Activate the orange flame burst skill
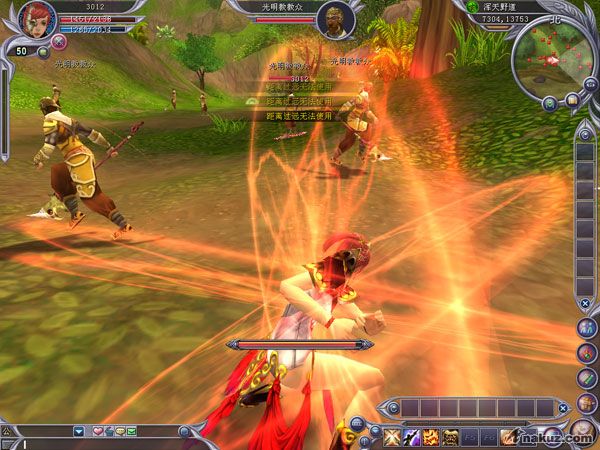This screenshot has width=600, height=450. pyautogui.click(x=431, y=436)
